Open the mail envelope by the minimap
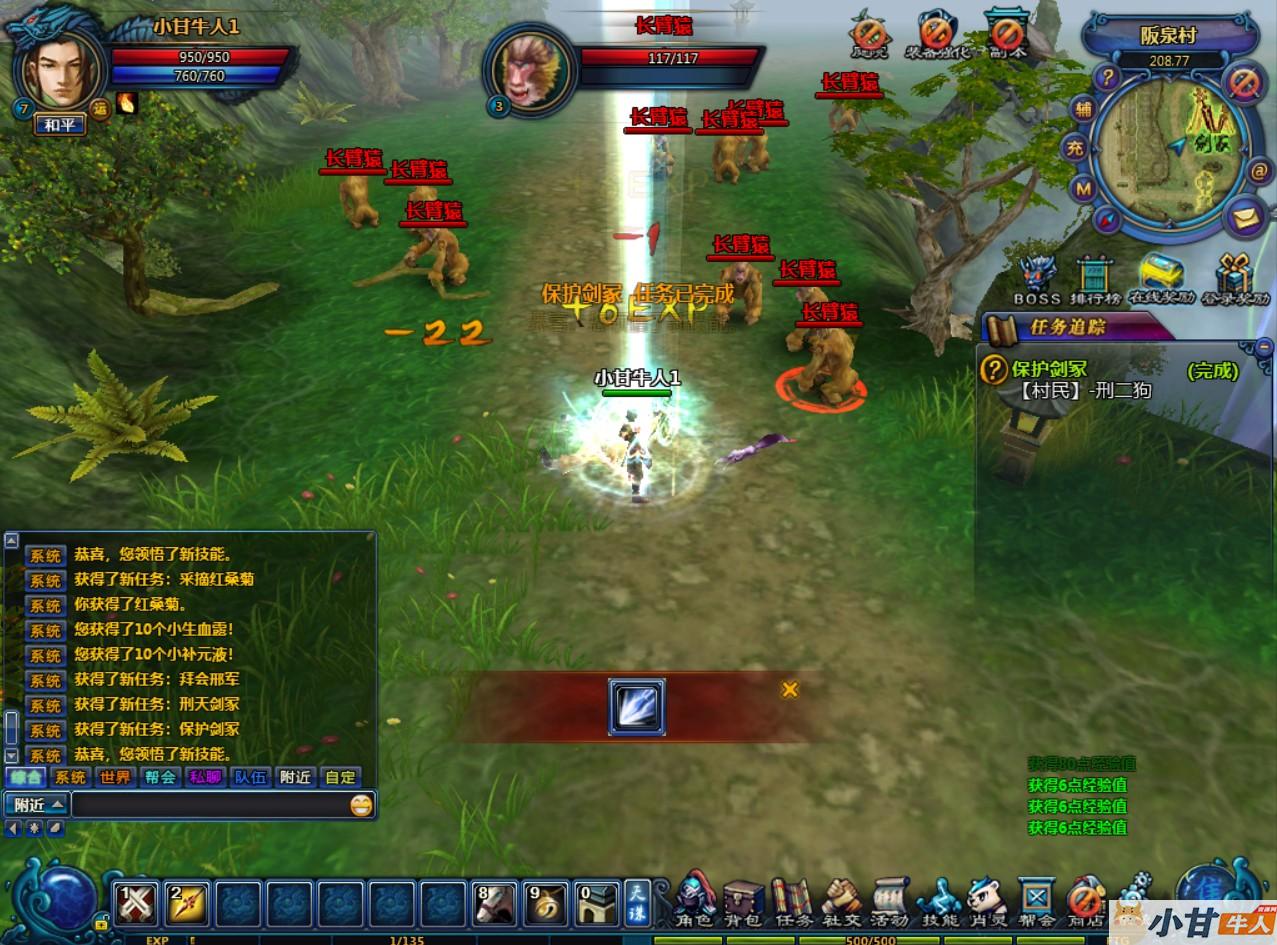The image size is (1277, 945). (1246, 217)
